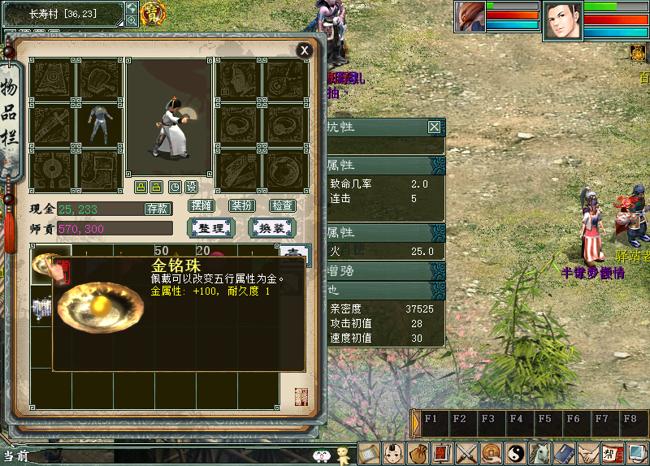The width and height of the screenshot is (650, 466).
Task: Open the computer monitor system icon
Action: [x=636, y=454]
